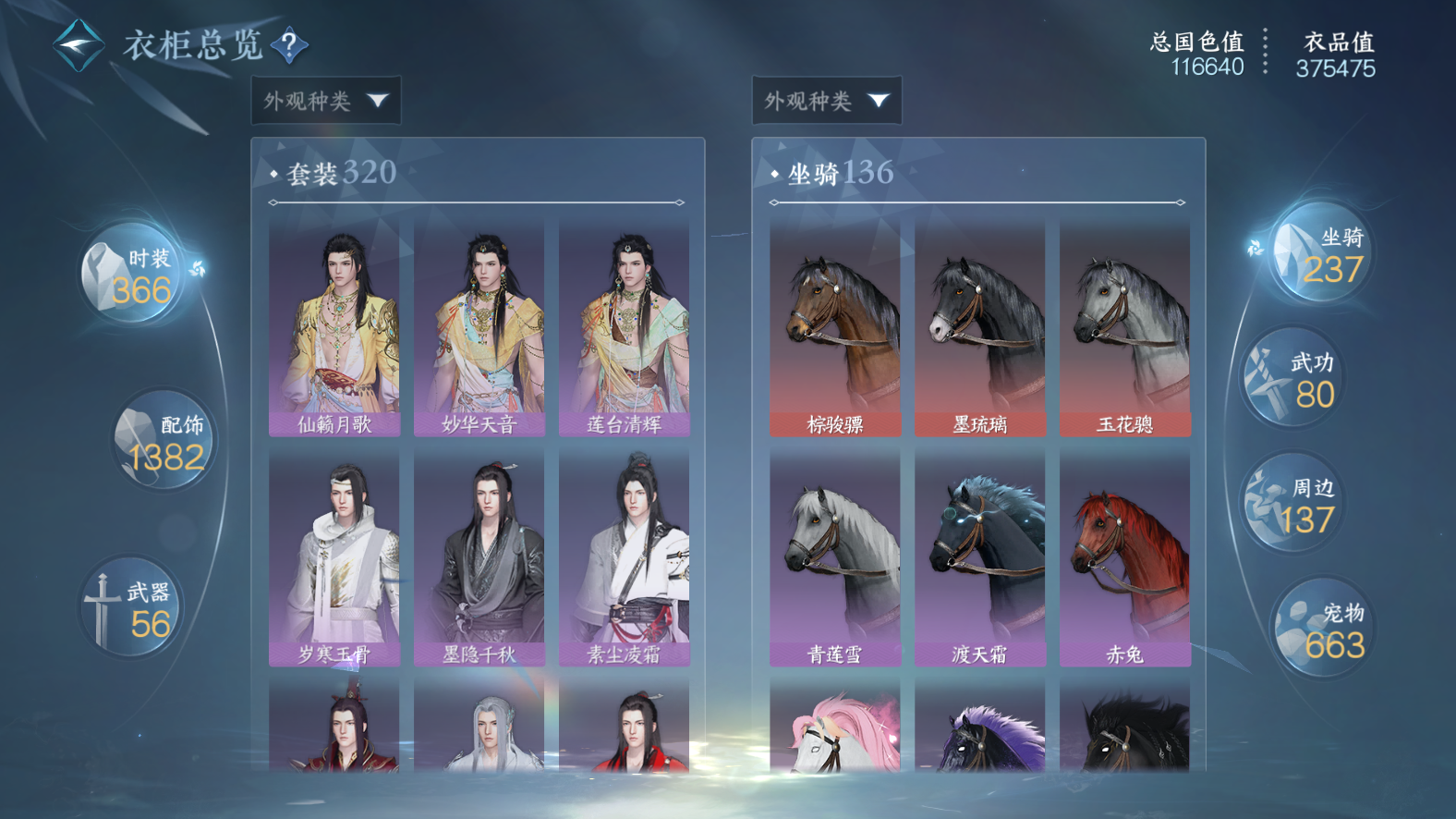Screen dimensions: 1456x819
Task: Select the 仙籁月歌 outfit card
Action: point(334,328)
